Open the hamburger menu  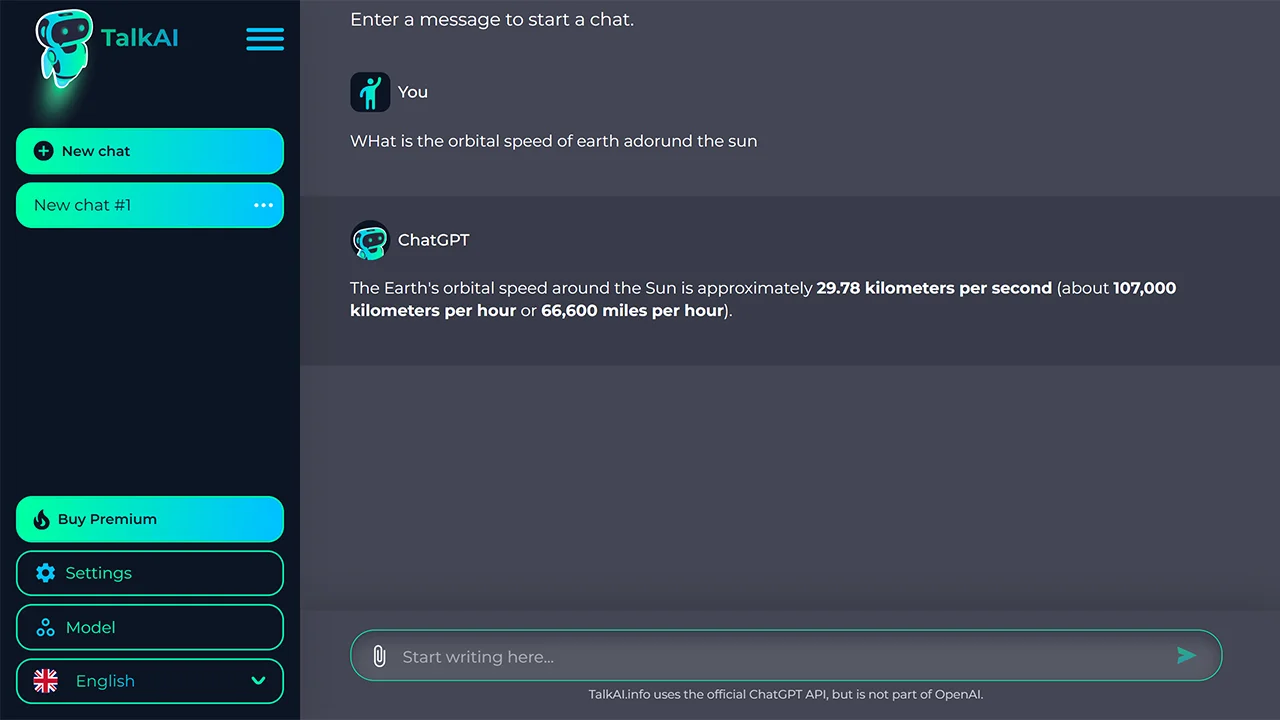[x=265, y=39]
